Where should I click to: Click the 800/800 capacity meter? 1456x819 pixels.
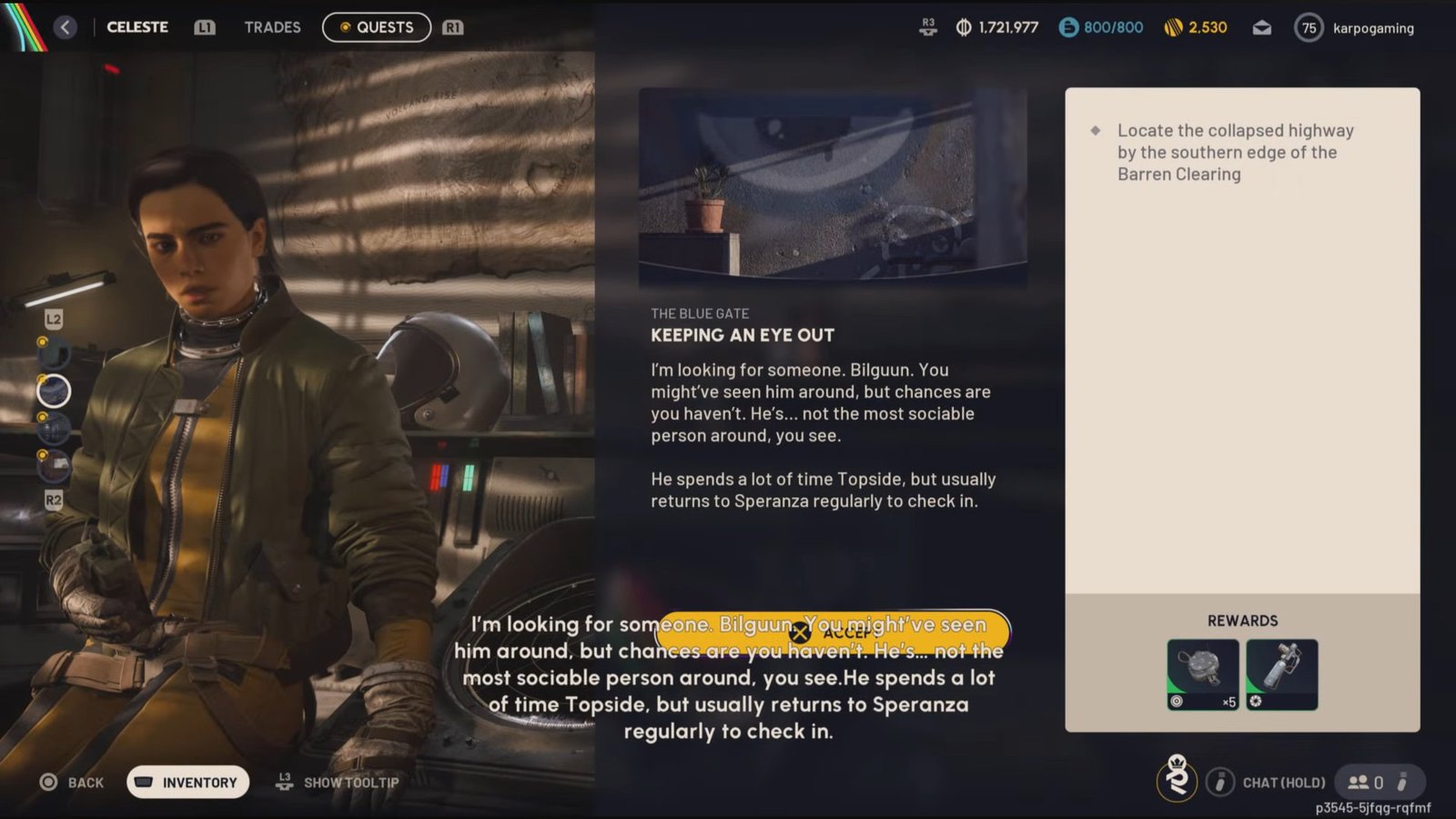click(1100, 27)
